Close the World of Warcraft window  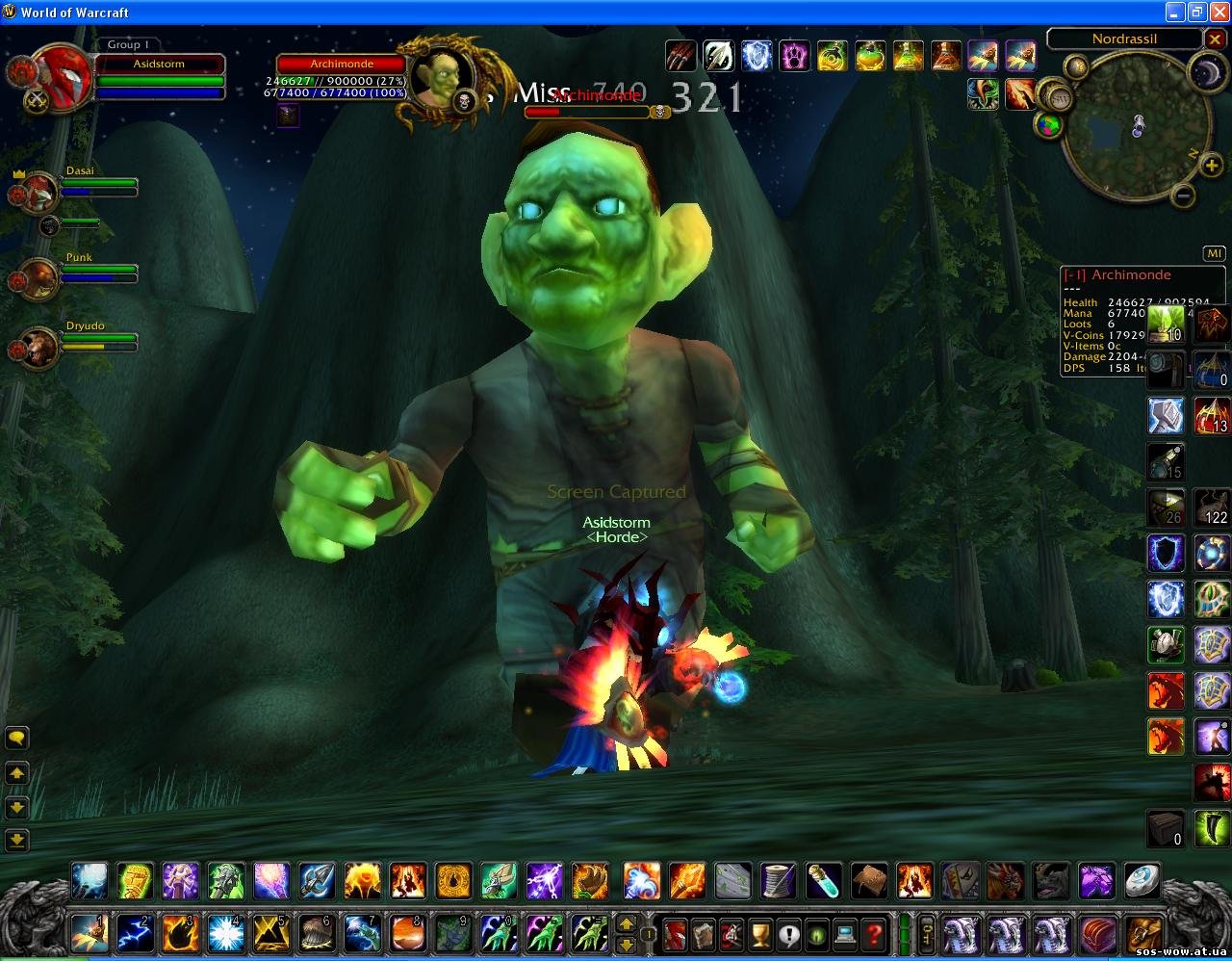click(1219, 12)
